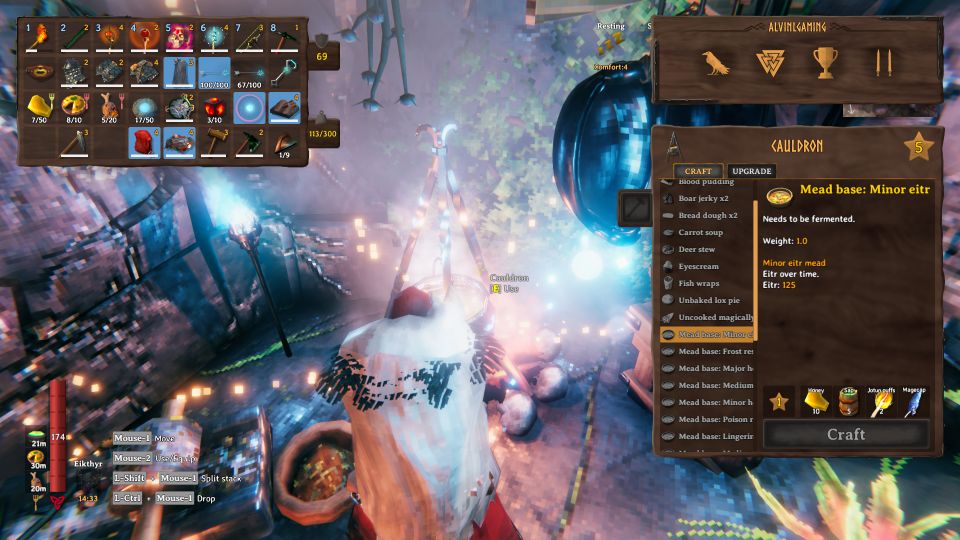Viewport: 960px width, 540px height.
Task: Click the valknut triangle skills icon
Action: (770, 63)
